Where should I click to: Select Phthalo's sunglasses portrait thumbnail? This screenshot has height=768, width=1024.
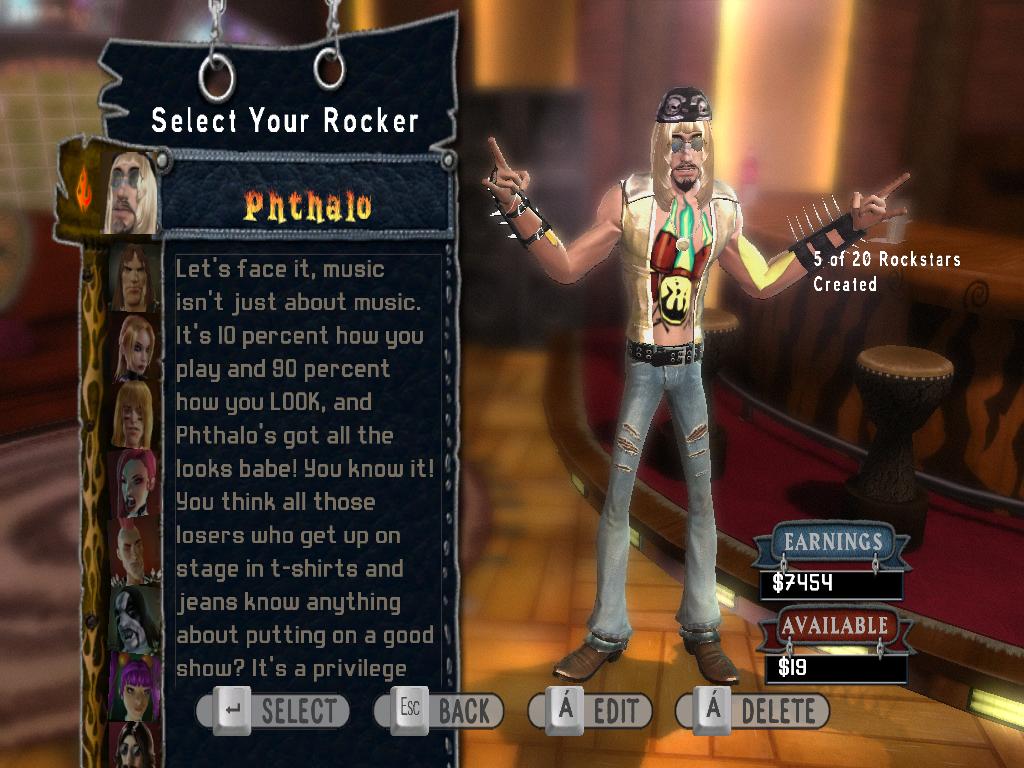130,193
